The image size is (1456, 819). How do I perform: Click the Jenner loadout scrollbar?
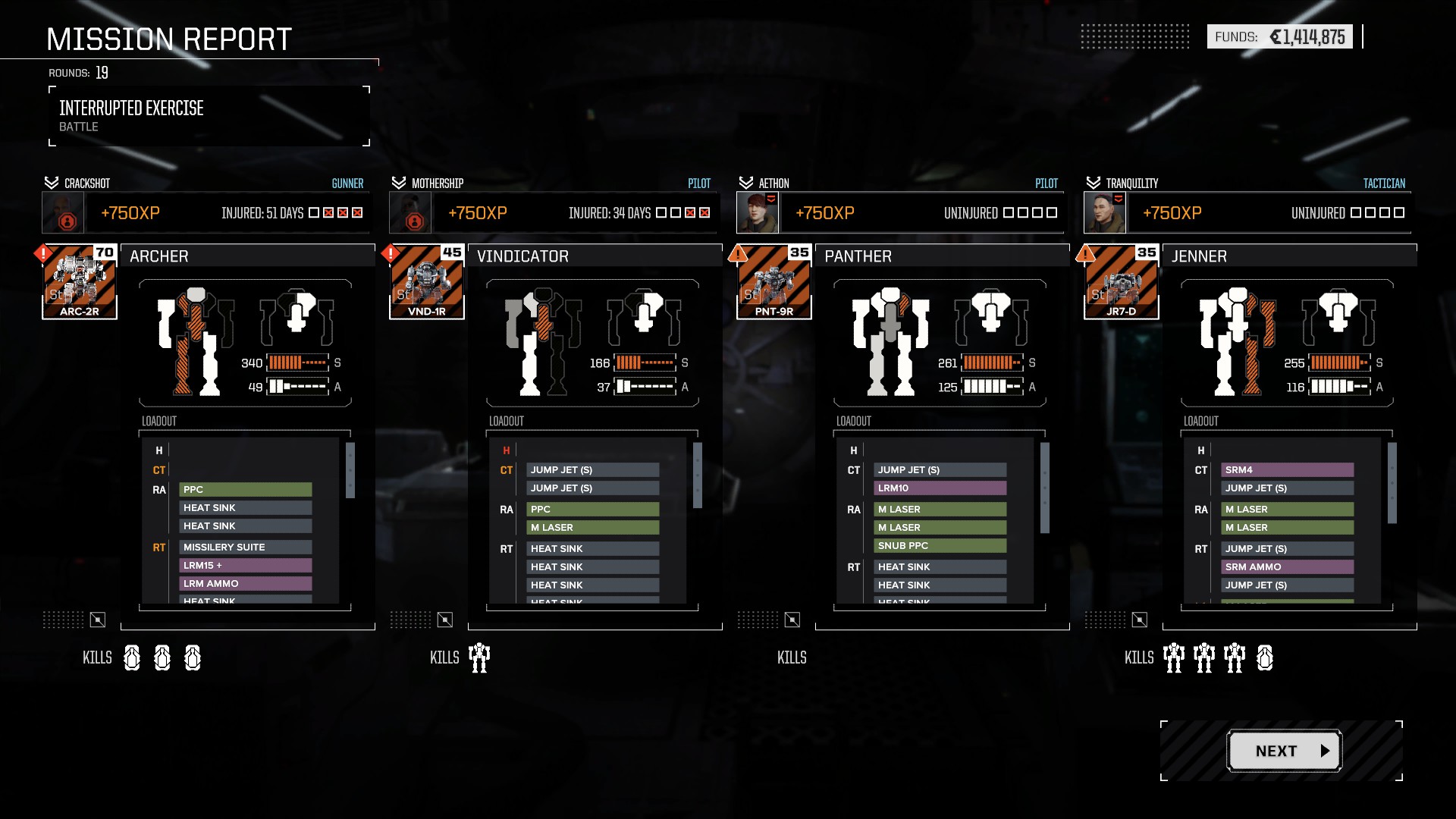pyautogui.click(x=1392, y=483)
